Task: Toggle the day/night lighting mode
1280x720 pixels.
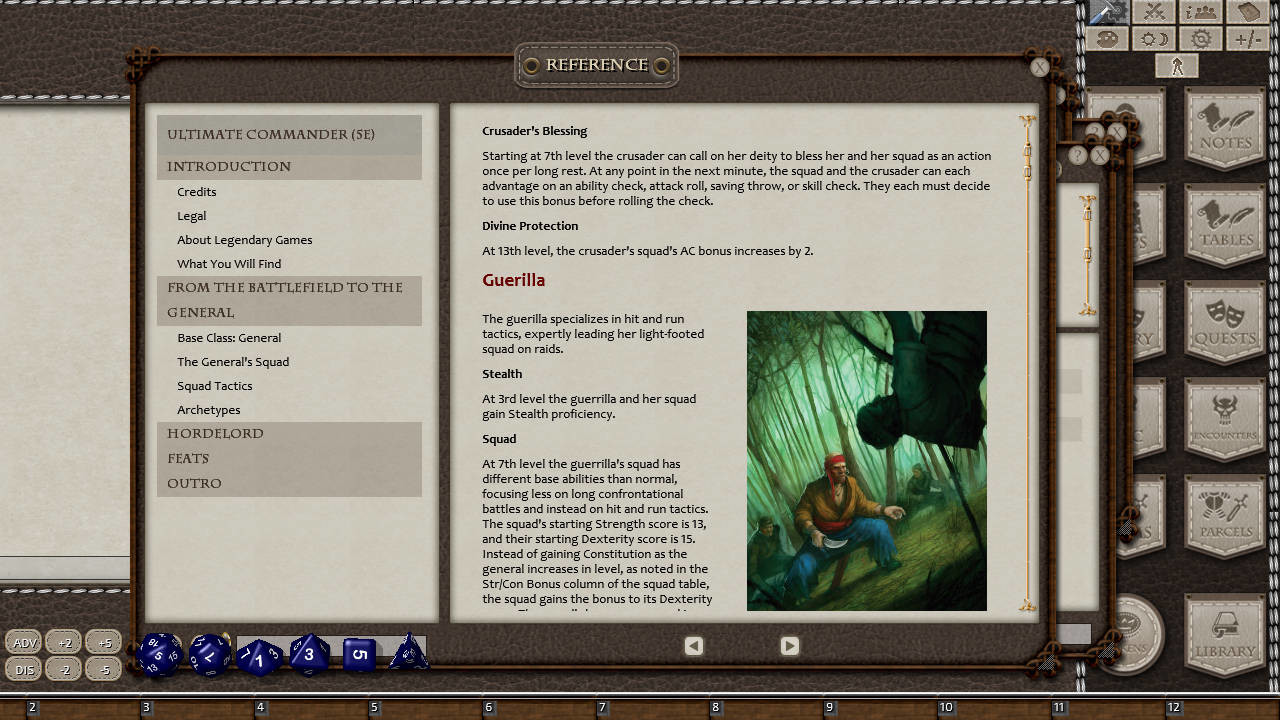Action: coord(1152,38)
